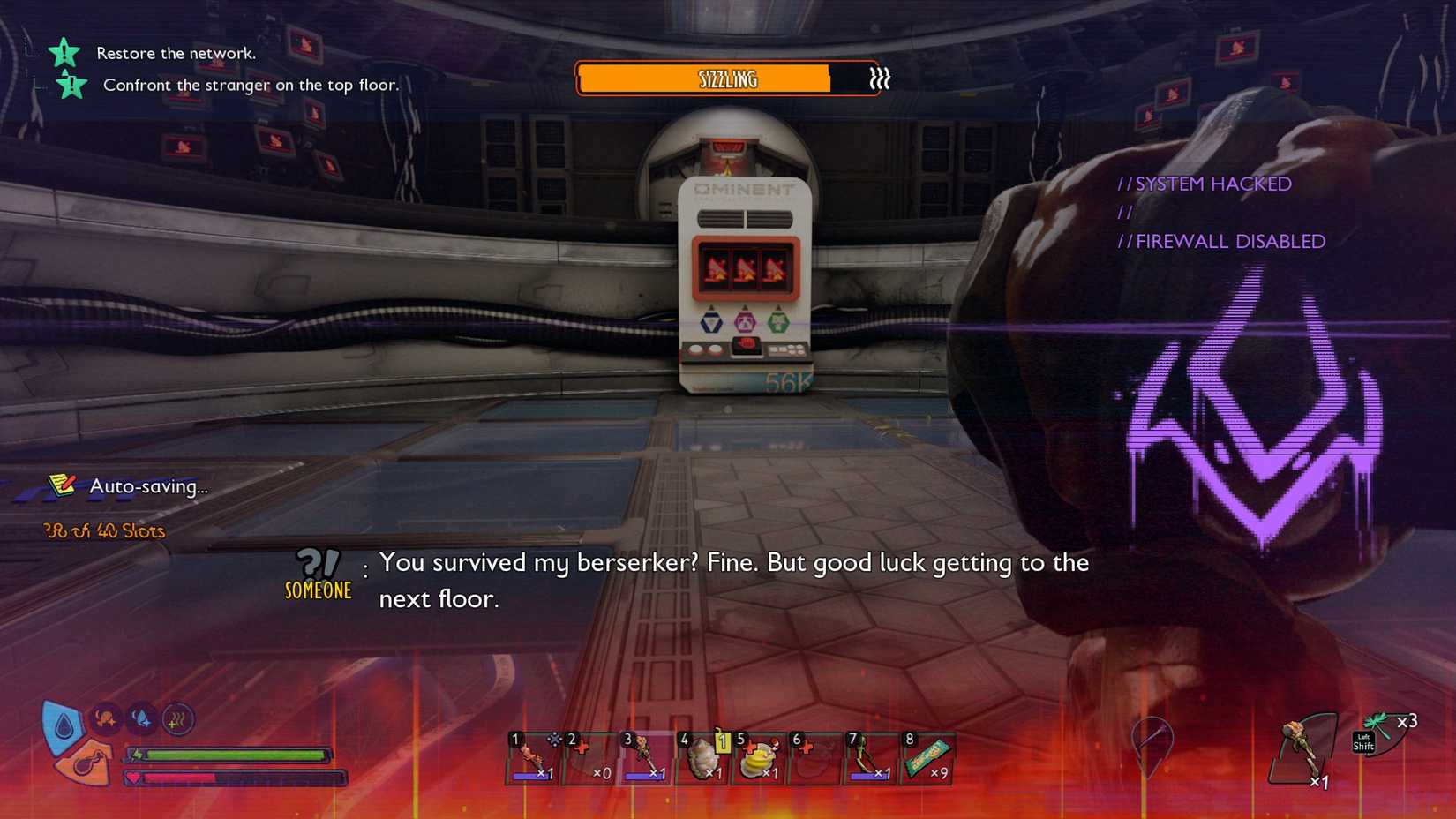The height and width of the screenshot is (819, 1456).
Task: Select hotbar slot 1 spicy weapon
Action: click(532, 758)
